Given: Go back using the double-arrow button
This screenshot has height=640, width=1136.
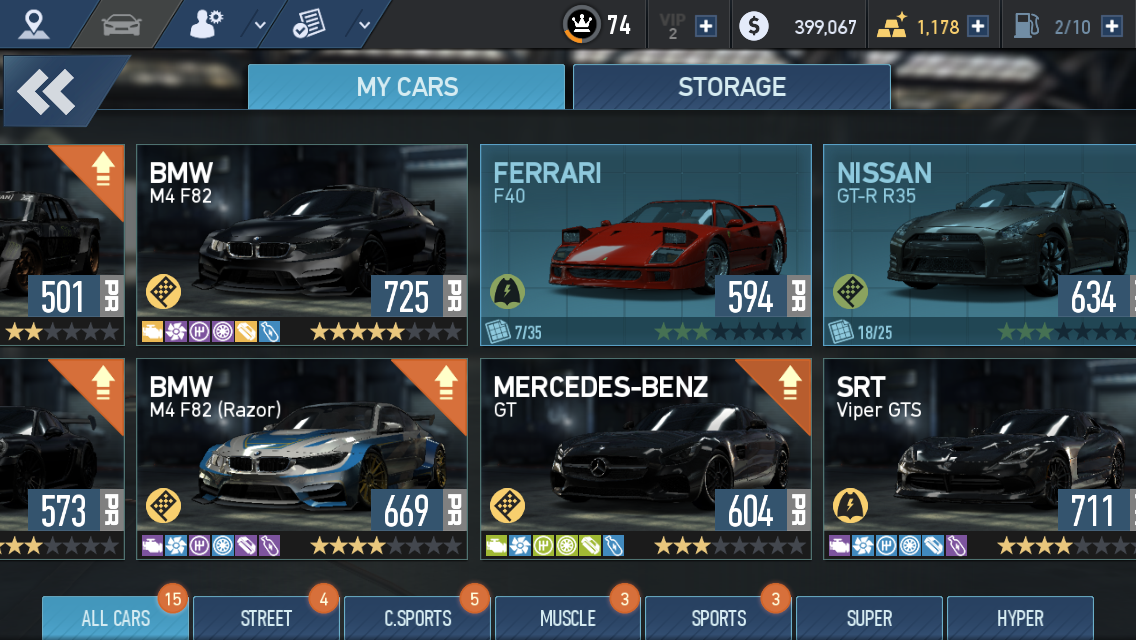Looking at the screenshot, I should [48, 91].
